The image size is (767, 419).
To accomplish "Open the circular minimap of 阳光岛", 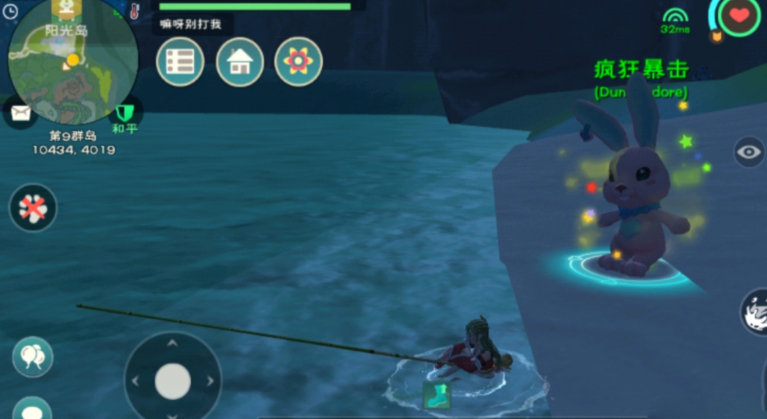I will click(x=72, y=62).
